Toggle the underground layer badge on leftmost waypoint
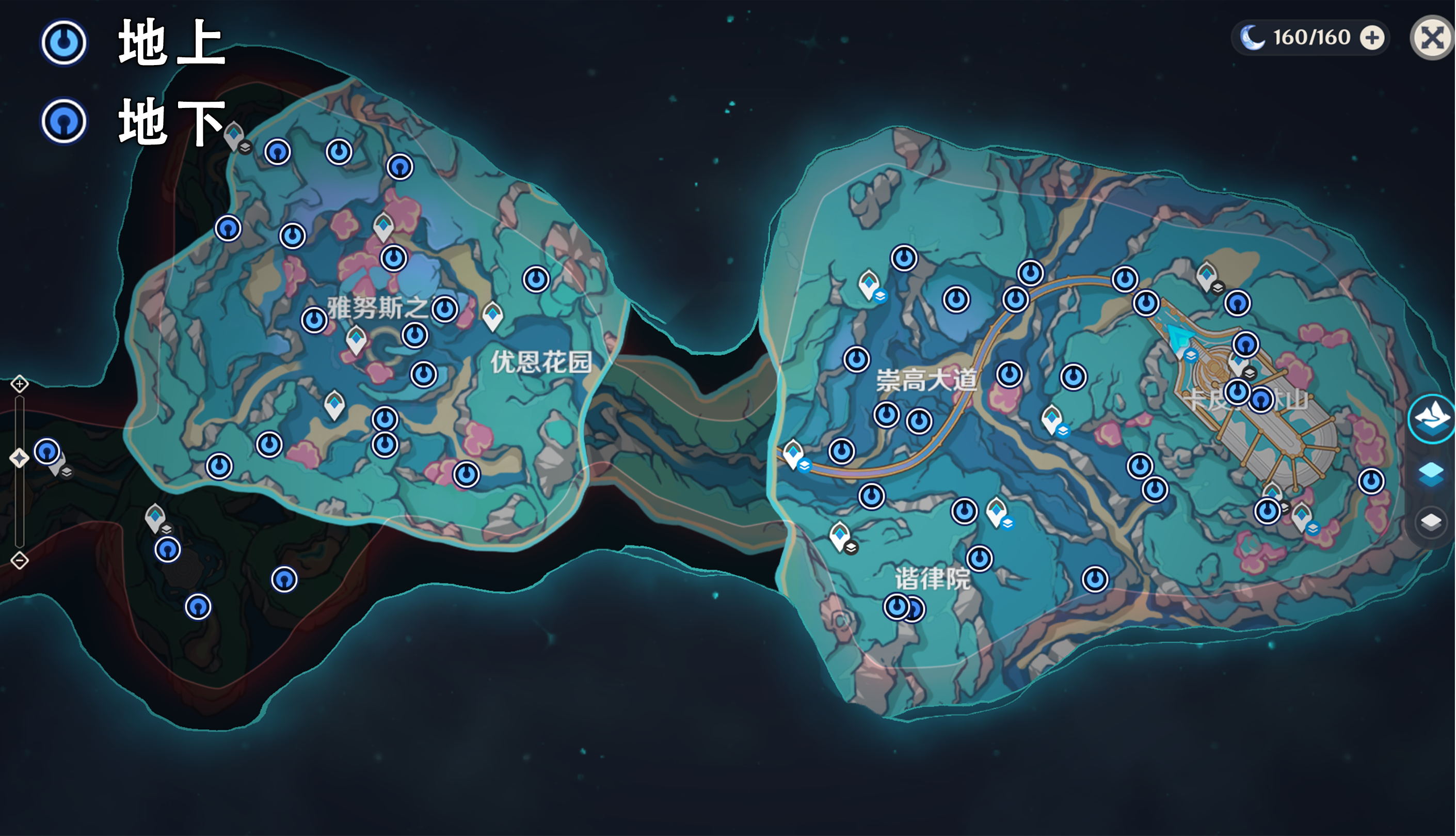Image resolution: width=1456 pixels, height=836 pixels. tap(67, 472)
